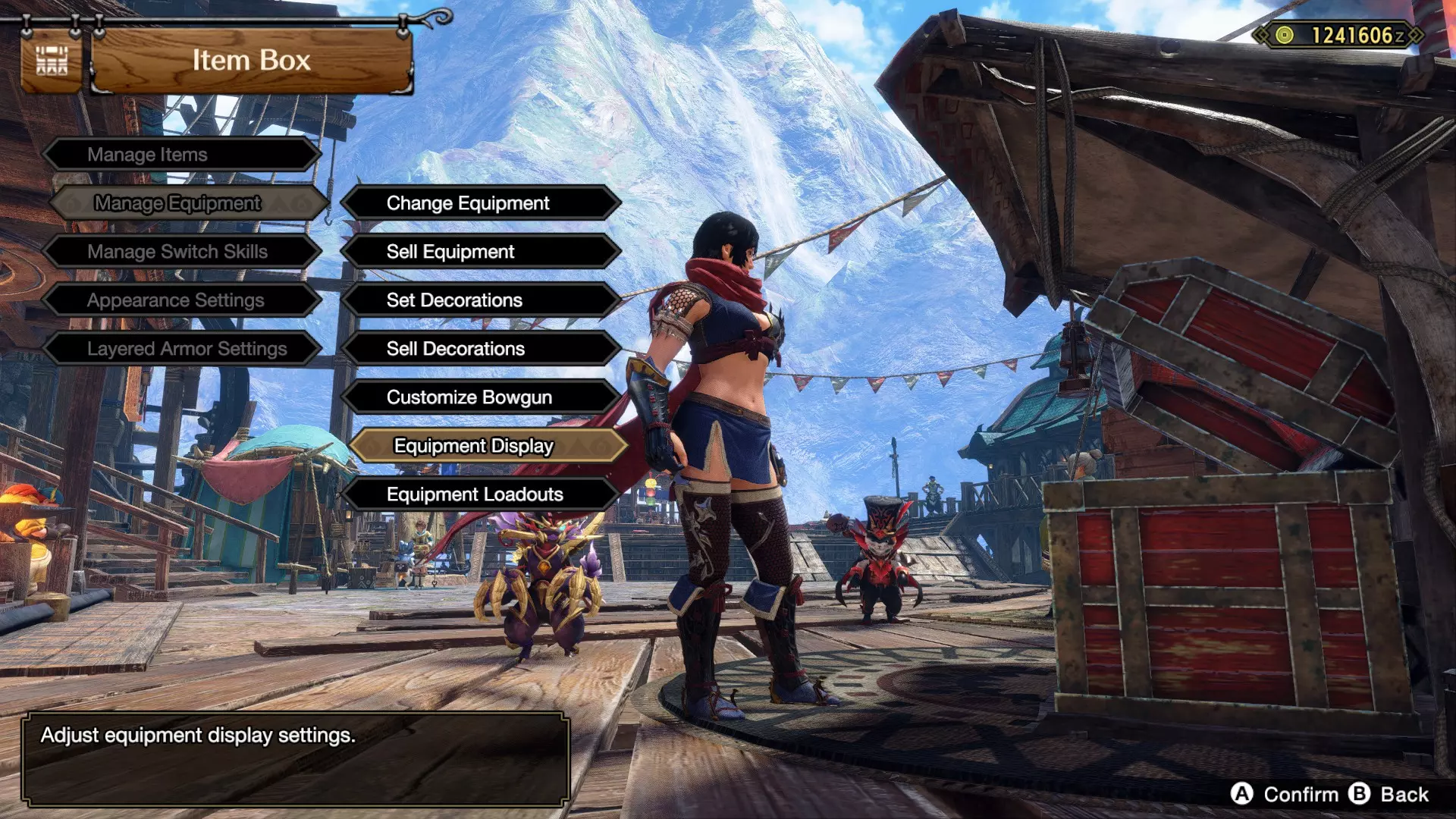Select the highlighted Equipment Display option
1456x819 pixels.
coord(488,446)
